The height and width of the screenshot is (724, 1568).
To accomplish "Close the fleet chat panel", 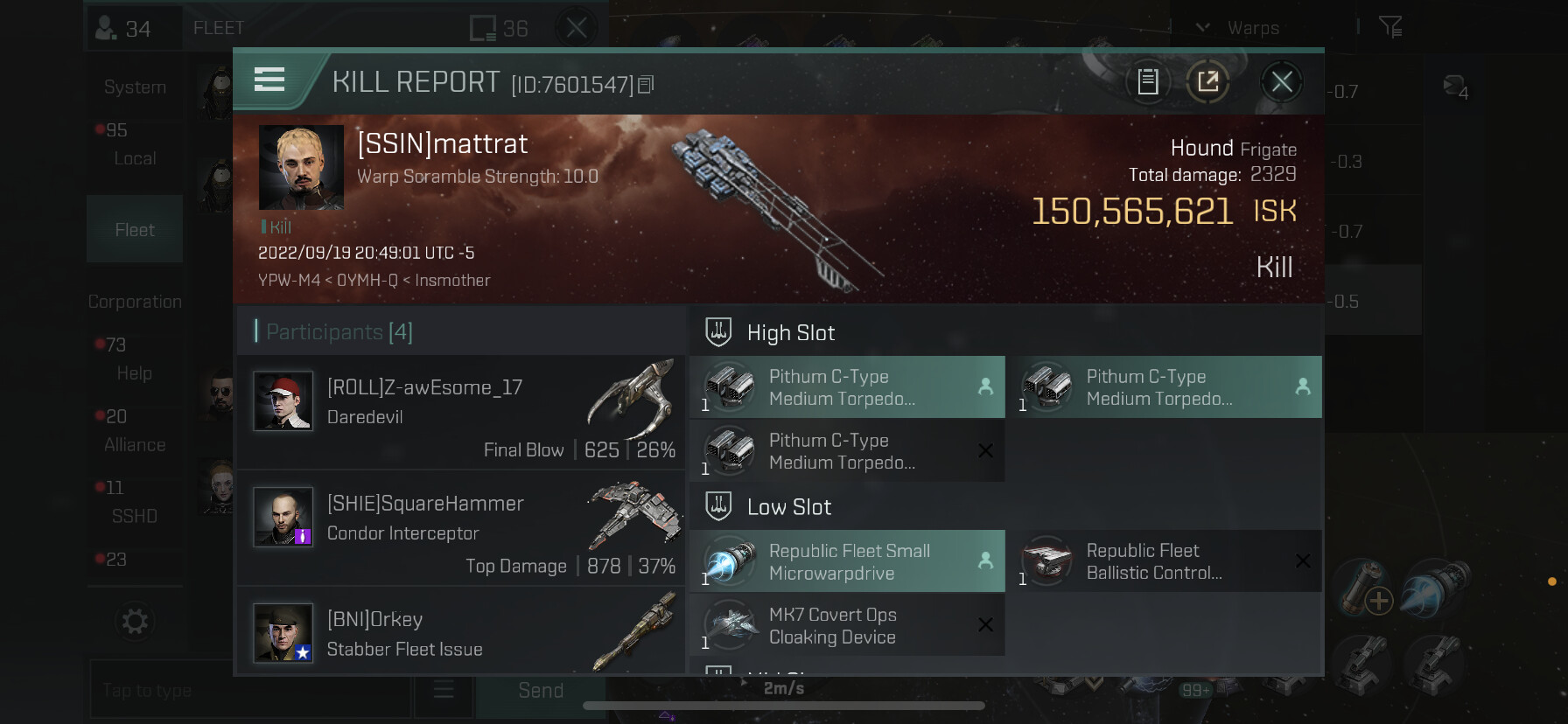I will (577, 28).
